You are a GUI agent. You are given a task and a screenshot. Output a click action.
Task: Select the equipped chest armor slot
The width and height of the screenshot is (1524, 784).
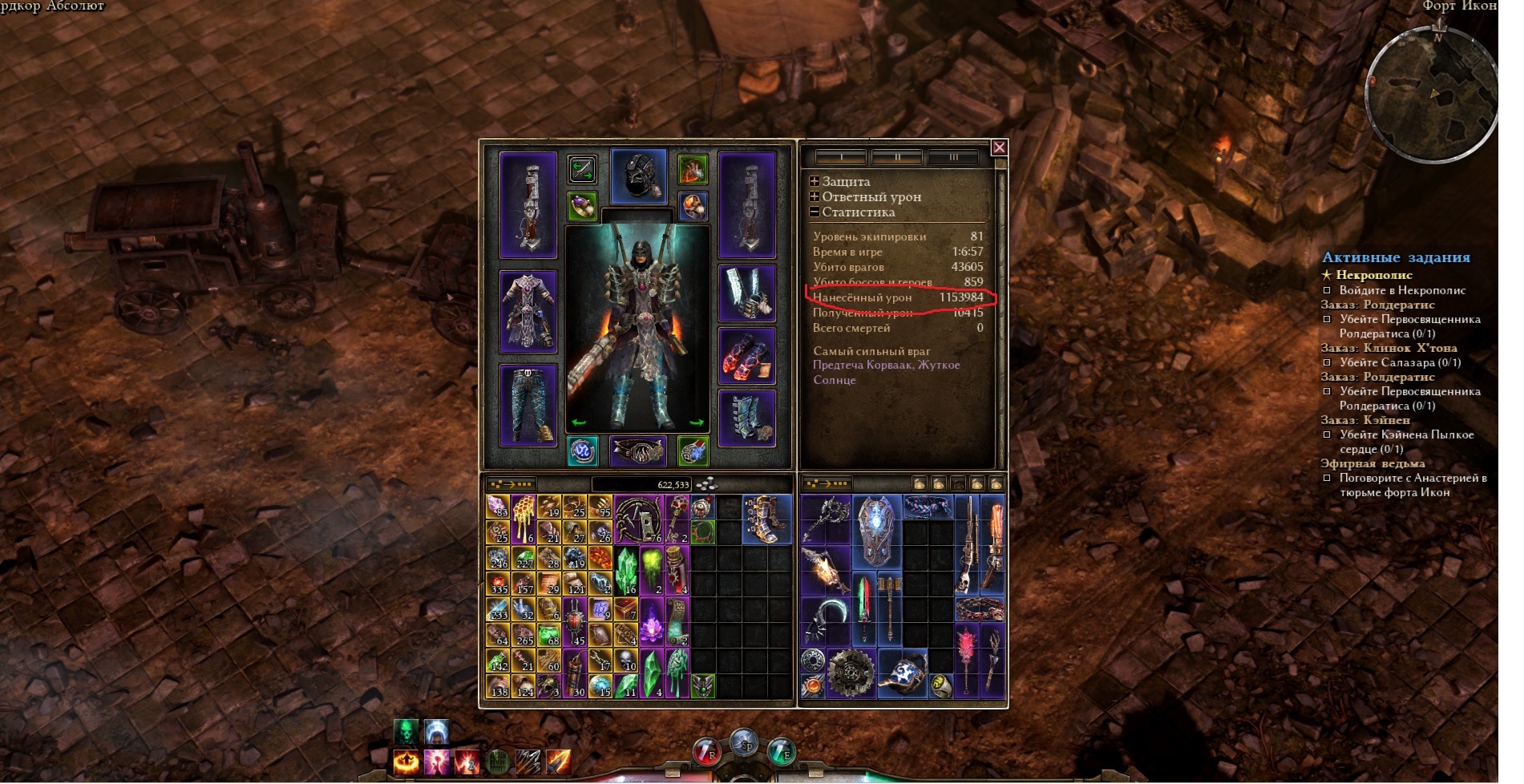(528, 312)
